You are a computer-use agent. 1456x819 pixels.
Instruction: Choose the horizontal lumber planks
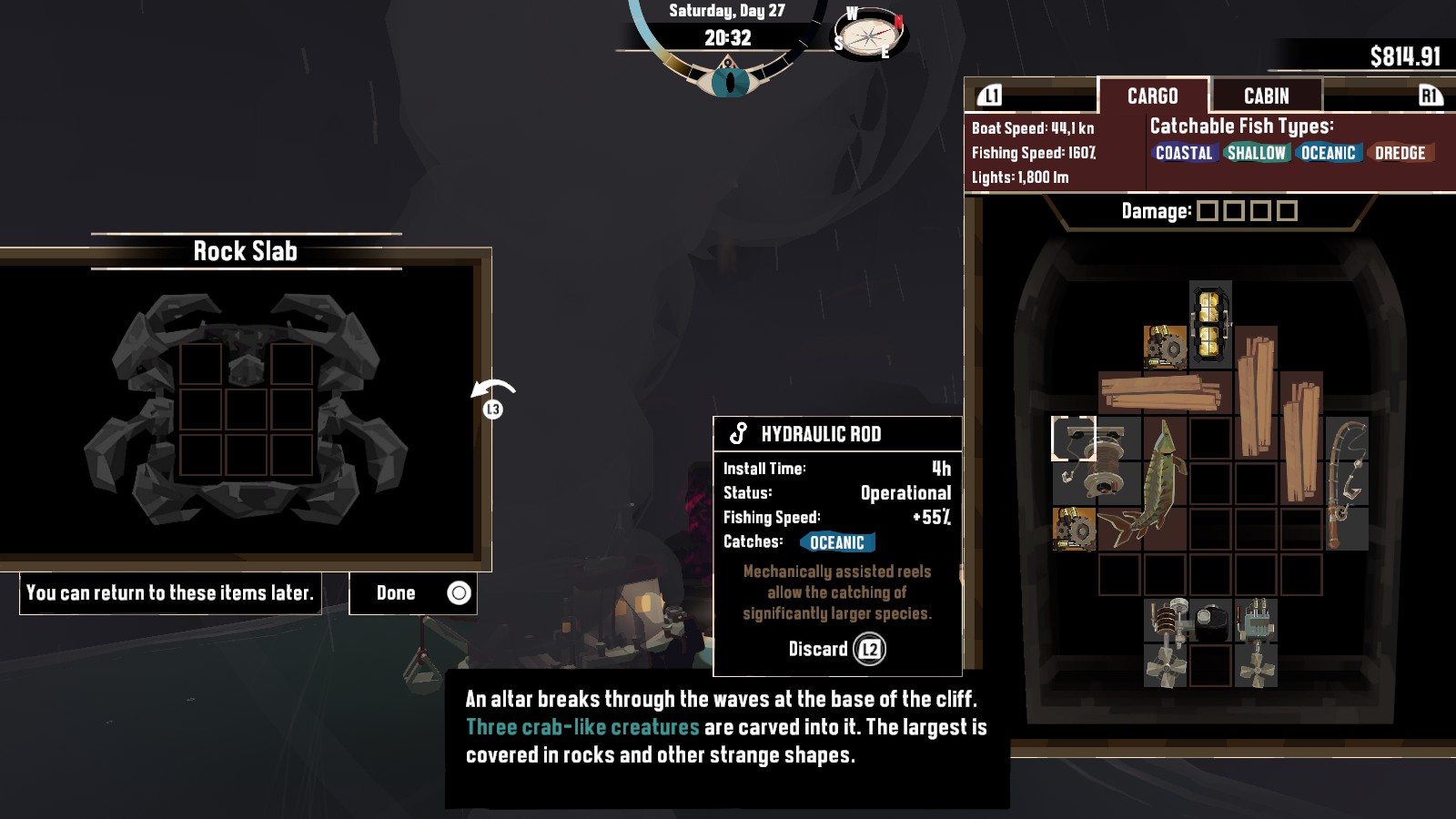1161,392
